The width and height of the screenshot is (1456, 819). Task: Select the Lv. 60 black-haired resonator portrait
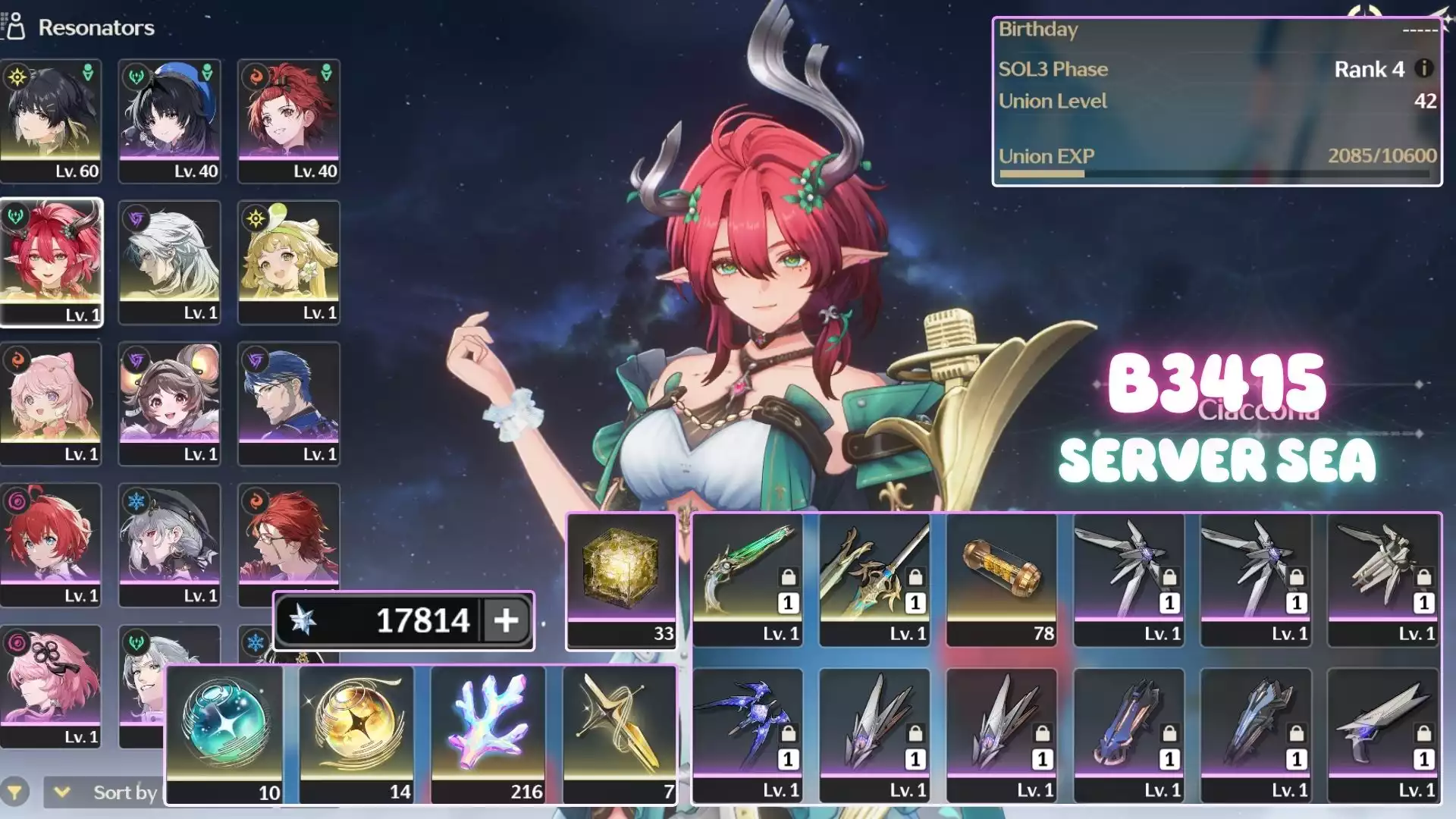point(51,120)
